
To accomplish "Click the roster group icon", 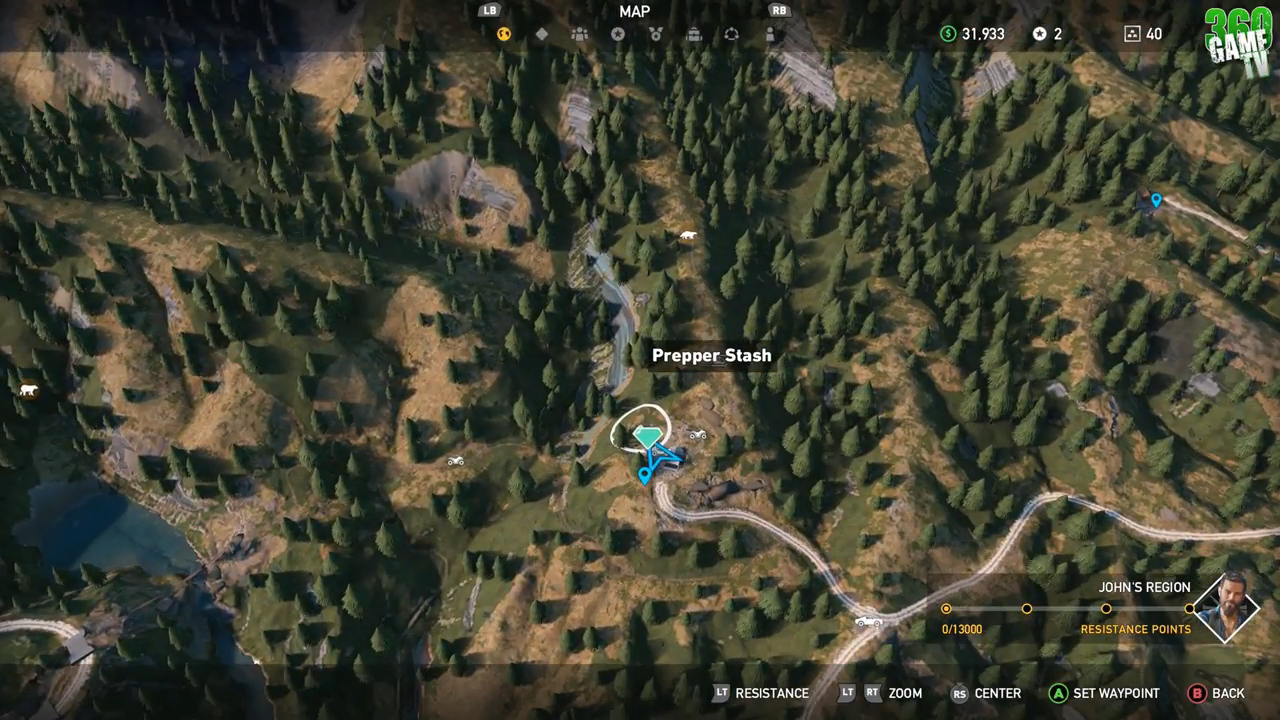I will coord(581,33).
